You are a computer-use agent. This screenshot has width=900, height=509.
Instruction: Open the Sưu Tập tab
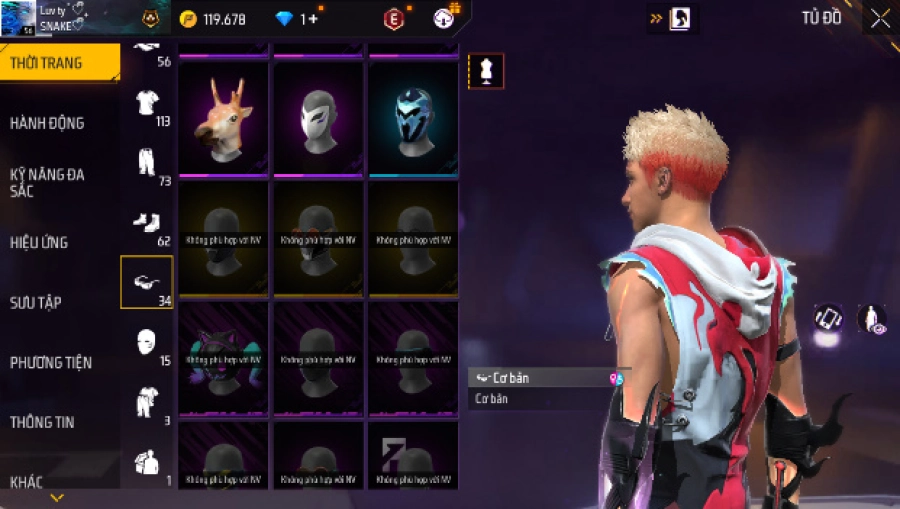click(x=36, y=302)
